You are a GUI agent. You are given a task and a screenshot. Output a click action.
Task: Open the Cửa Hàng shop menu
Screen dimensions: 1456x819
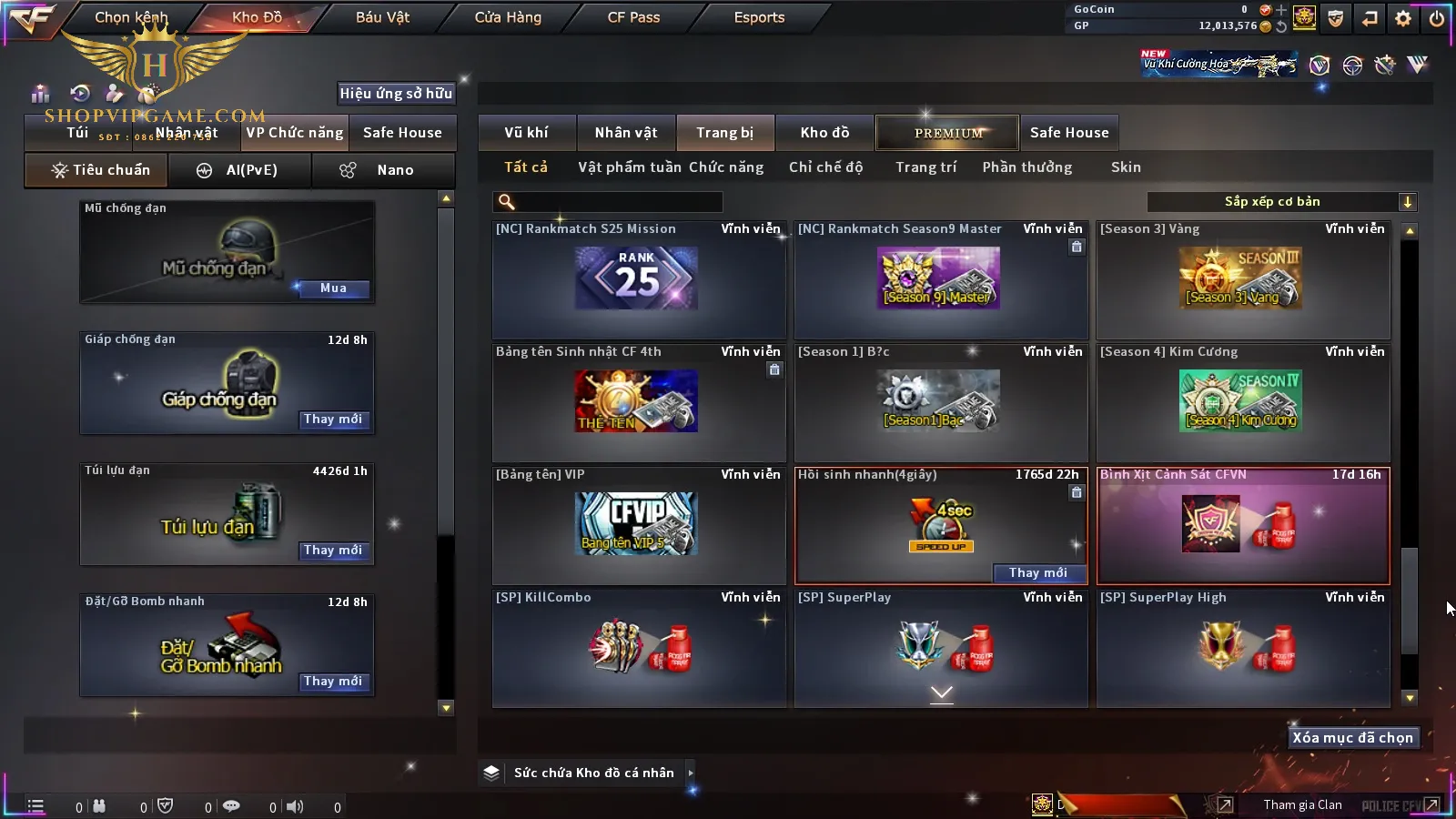(x=508, y=17)
